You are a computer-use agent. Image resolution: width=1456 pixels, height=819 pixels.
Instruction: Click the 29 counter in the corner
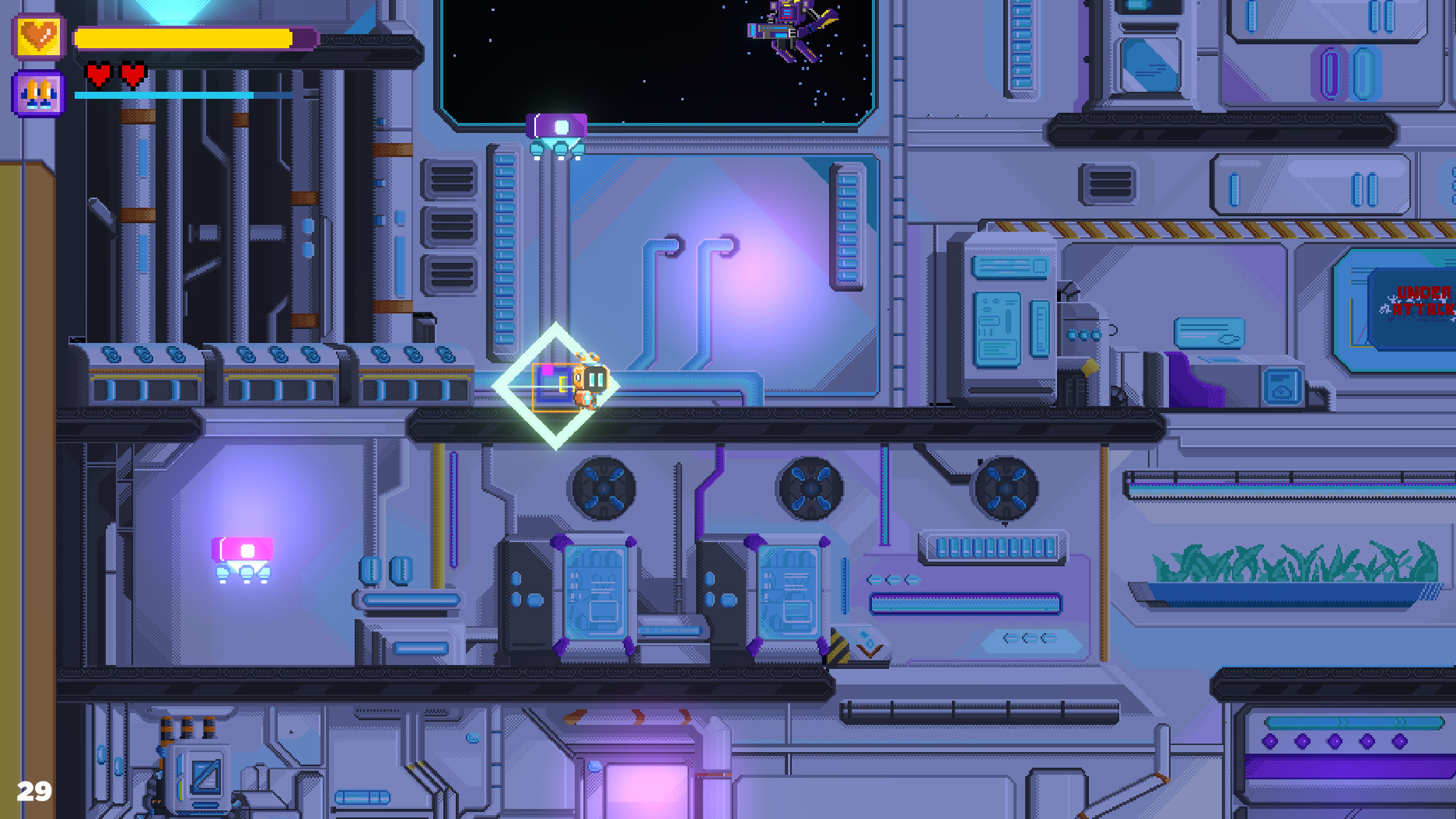tap(34, 793)
